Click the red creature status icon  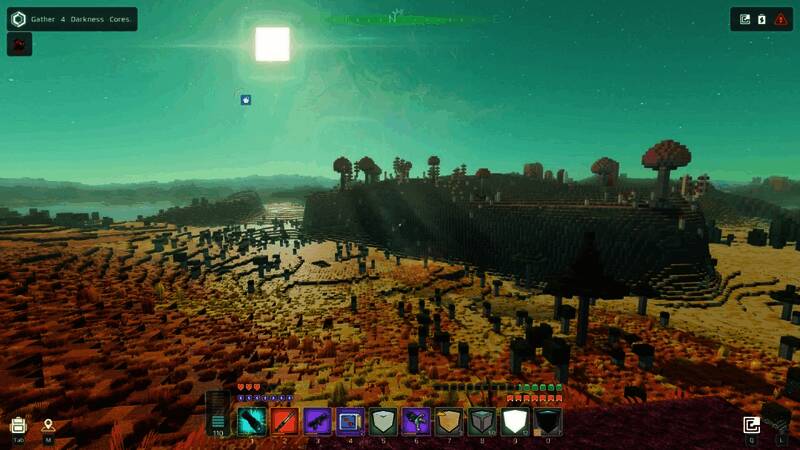point(19,44)
